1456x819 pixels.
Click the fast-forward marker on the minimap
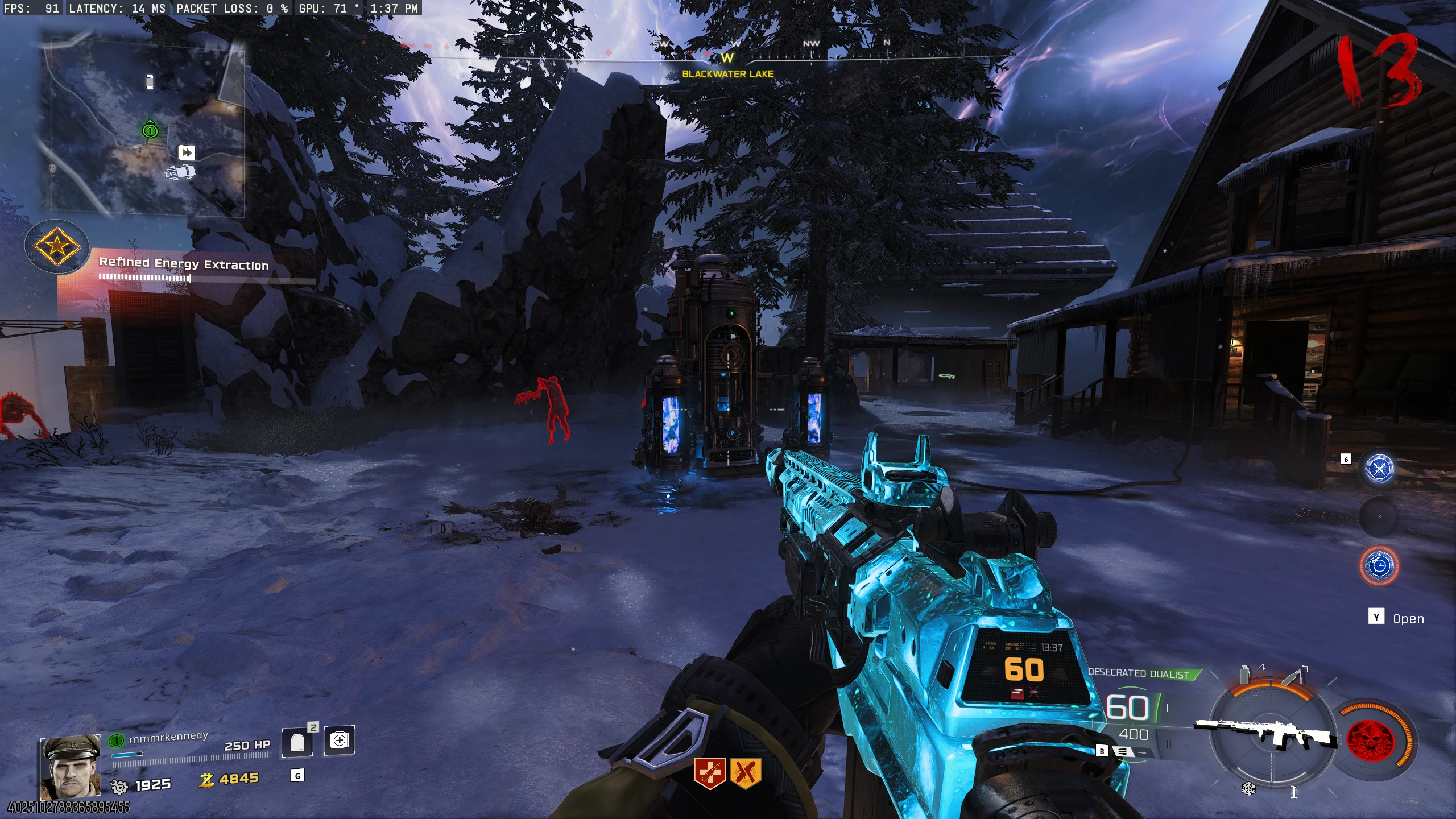point(187,152)
